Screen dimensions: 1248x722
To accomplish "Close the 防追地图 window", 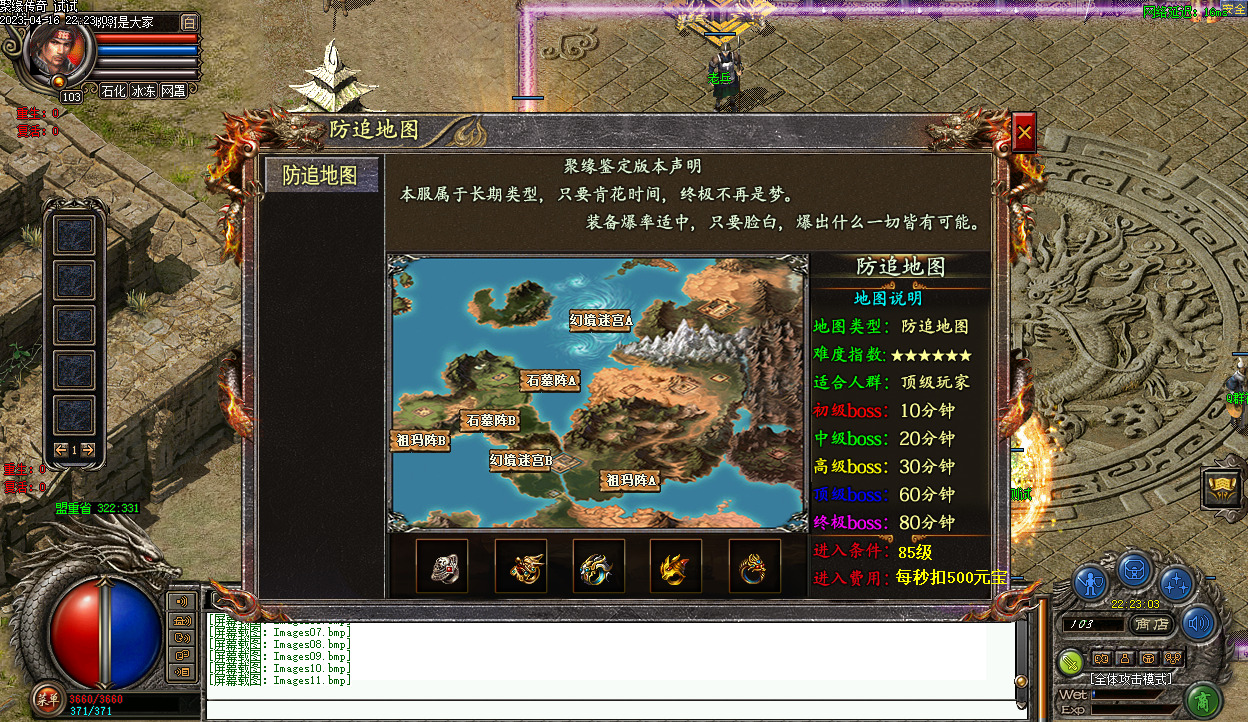I will (x=1023, y=131).
